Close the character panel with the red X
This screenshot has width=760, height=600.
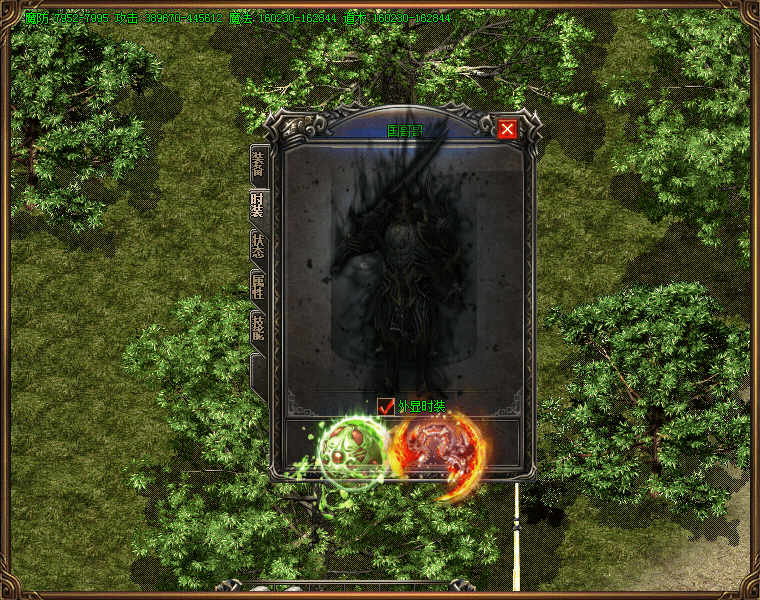tap(507, 129)
